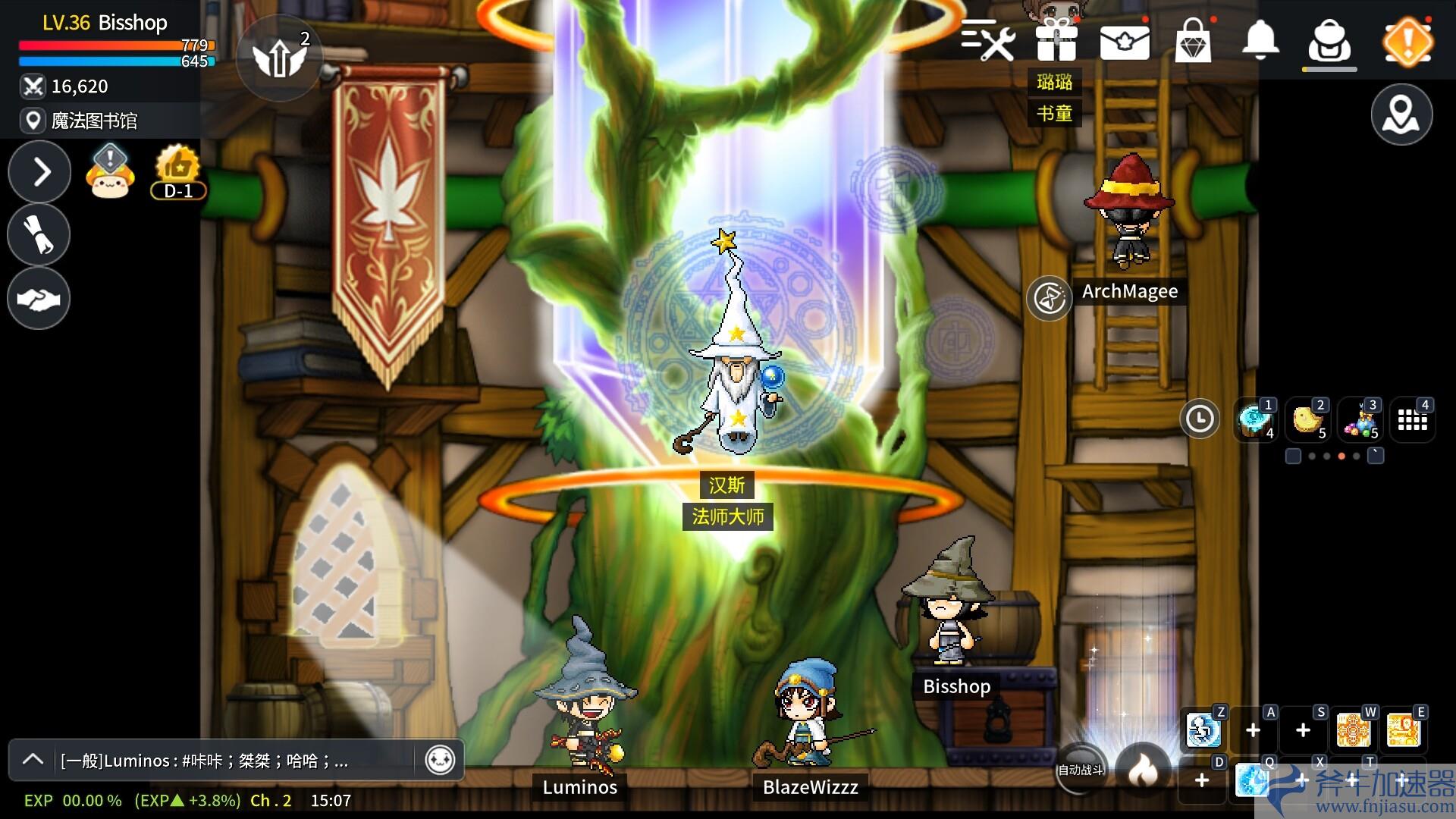Open the gift box rewards
This screenshot has height=819, width=1456.
coord(1056,40)
